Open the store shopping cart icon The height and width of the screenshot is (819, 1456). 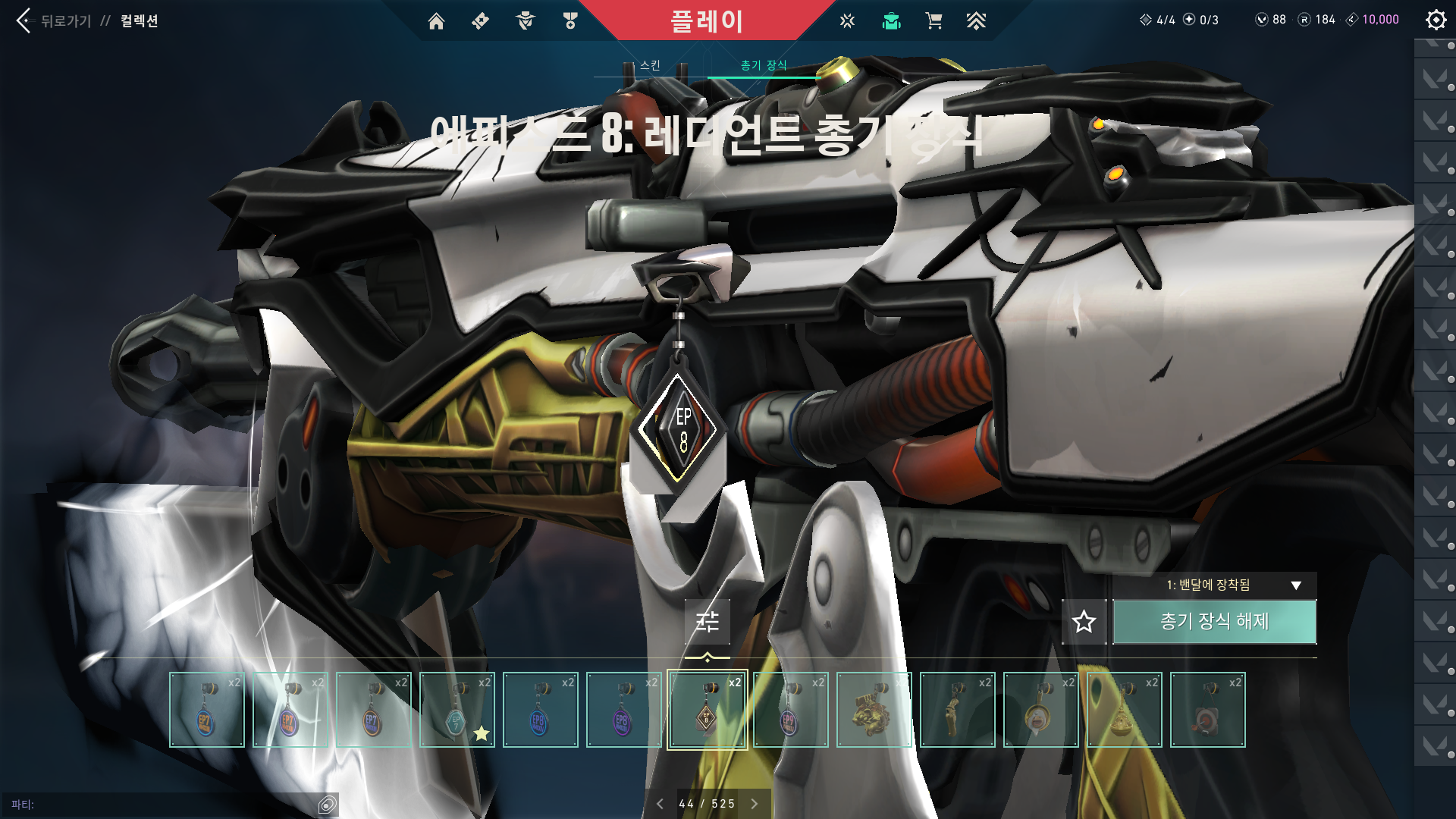point(934,21)
